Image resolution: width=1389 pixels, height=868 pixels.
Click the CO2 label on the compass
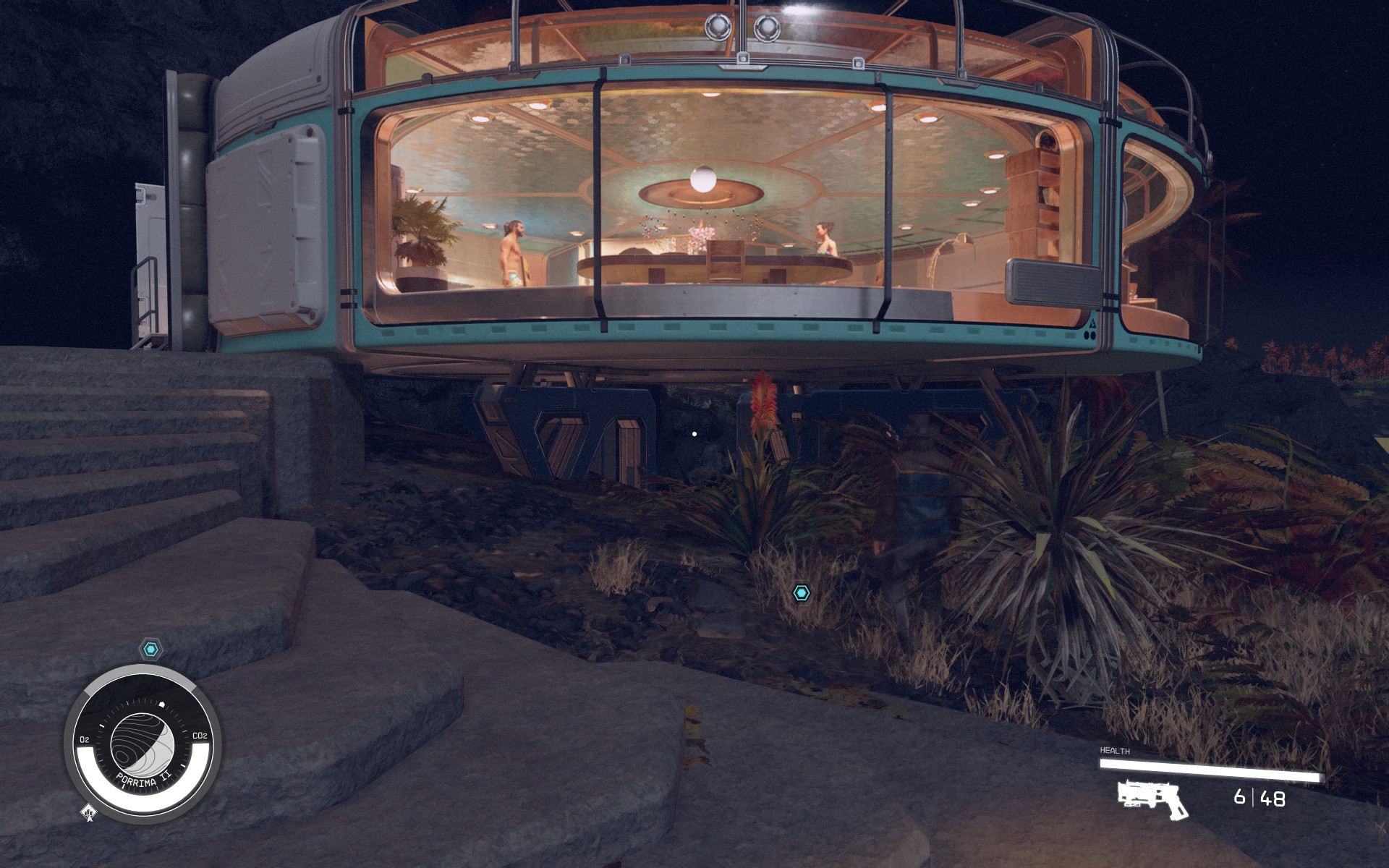pyautogui.click(x=200, y=735)
